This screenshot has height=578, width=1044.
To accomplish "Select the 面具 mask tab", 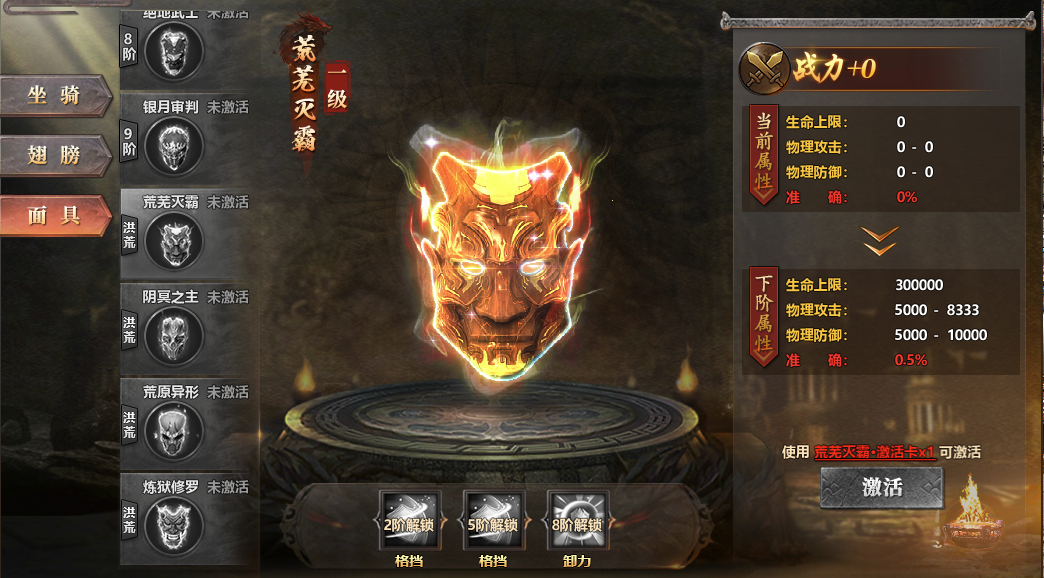I will pos(55,214).
